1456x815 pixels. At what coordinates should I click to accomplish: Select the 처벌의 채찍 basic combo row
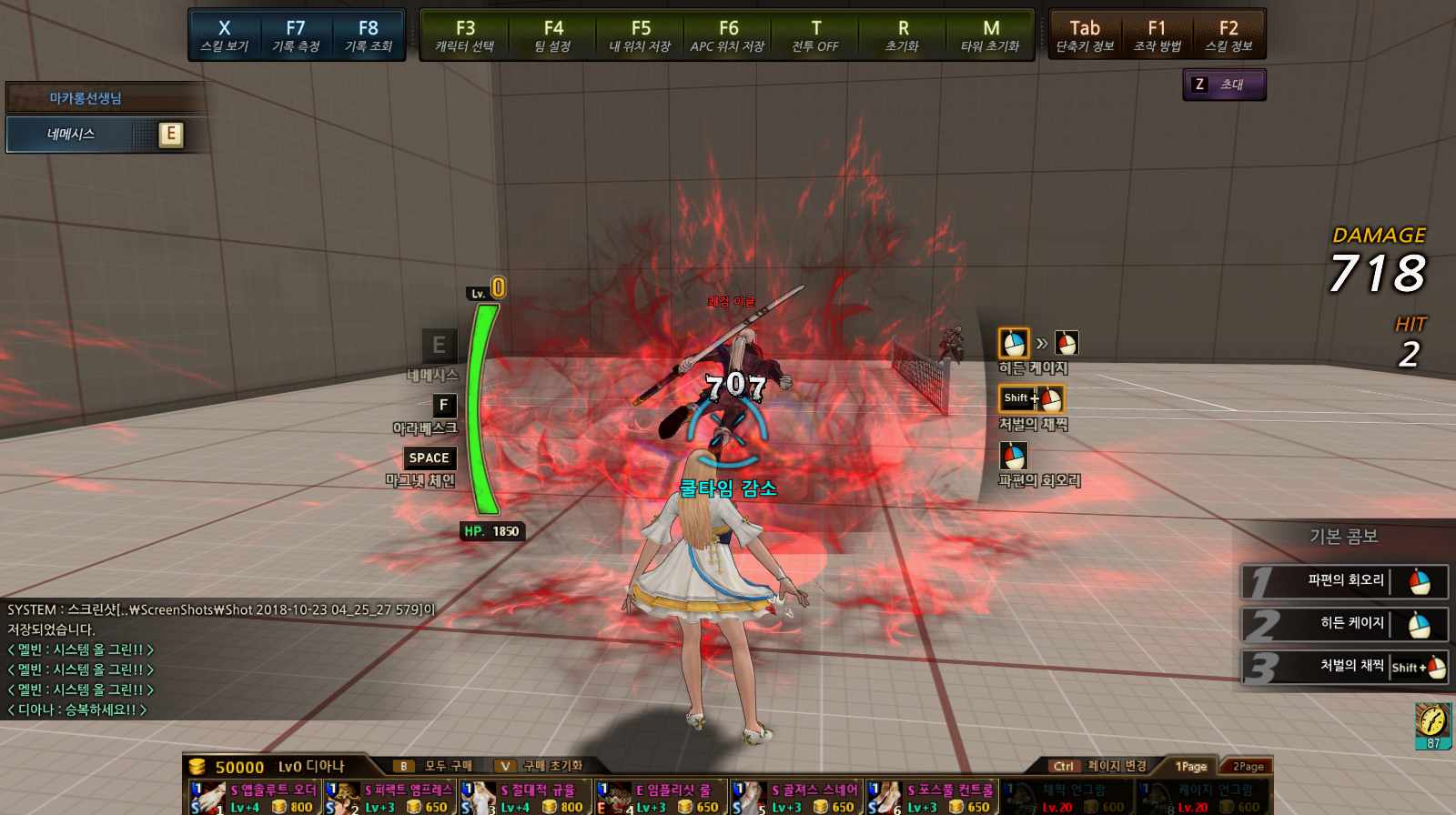click(x=1345, y=667)
